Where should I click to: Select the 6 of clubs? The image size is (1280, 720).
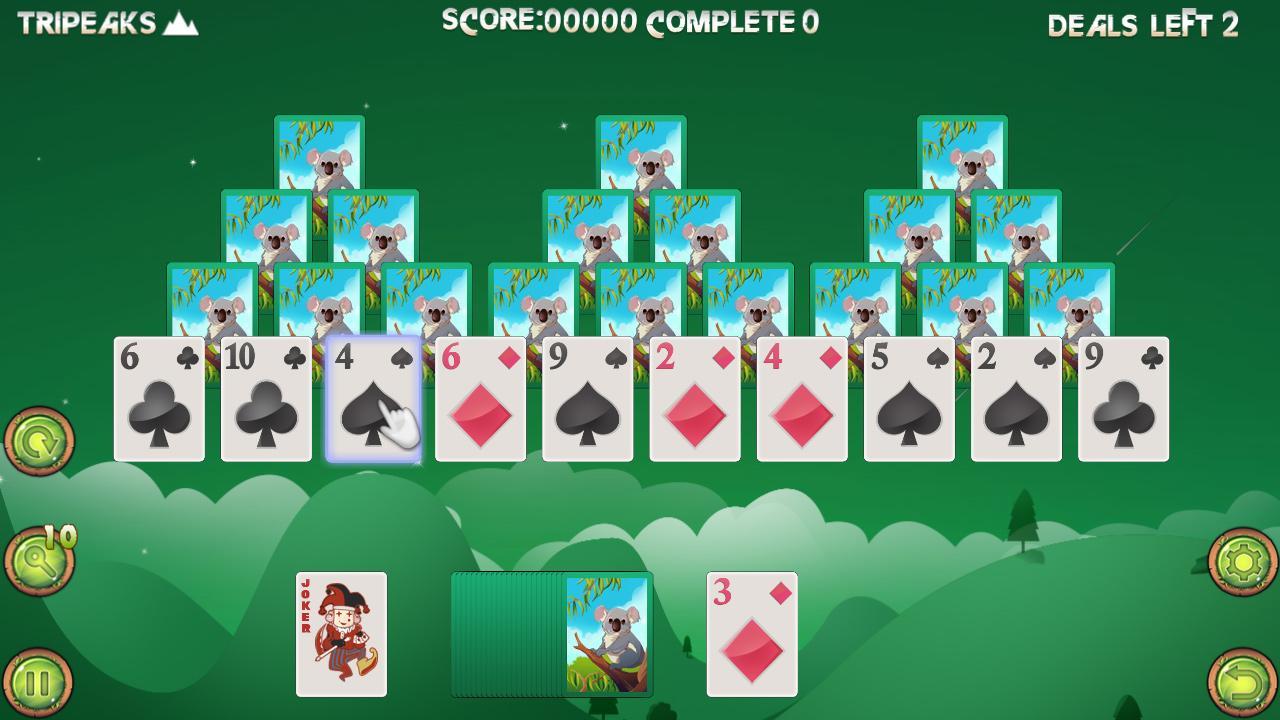160,400
